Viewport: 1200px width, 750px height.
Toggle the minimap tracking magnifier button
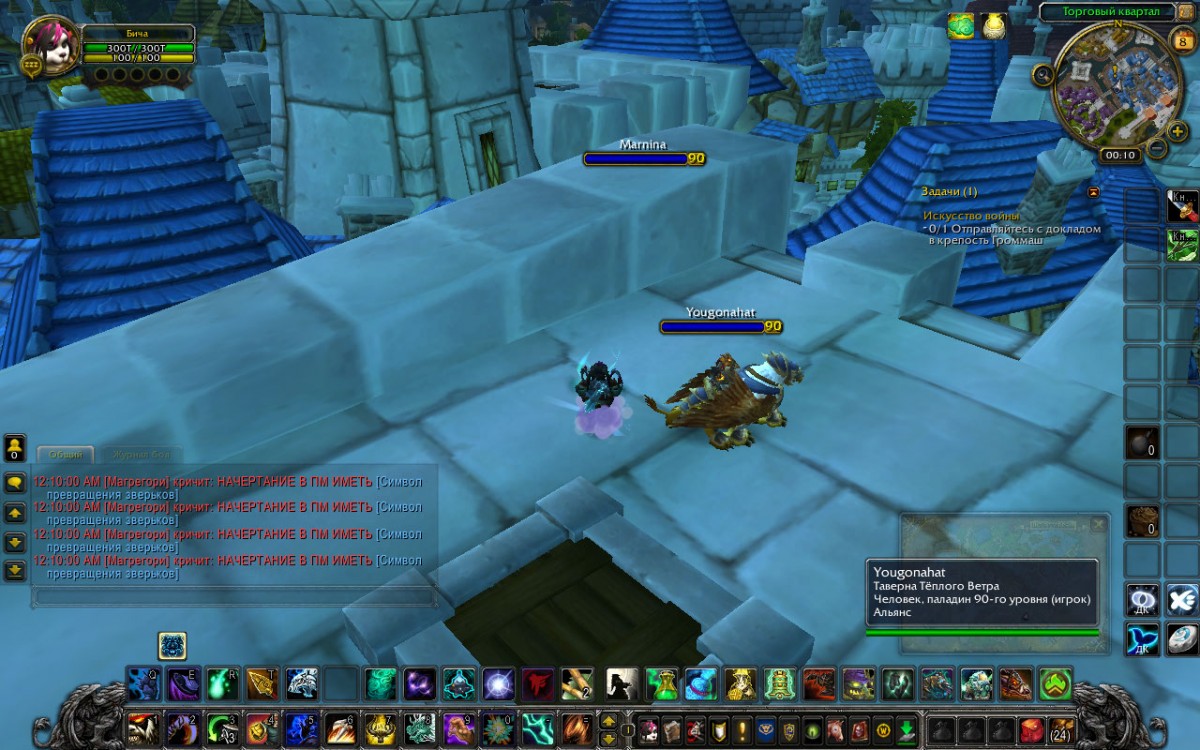pos(1043,73)
